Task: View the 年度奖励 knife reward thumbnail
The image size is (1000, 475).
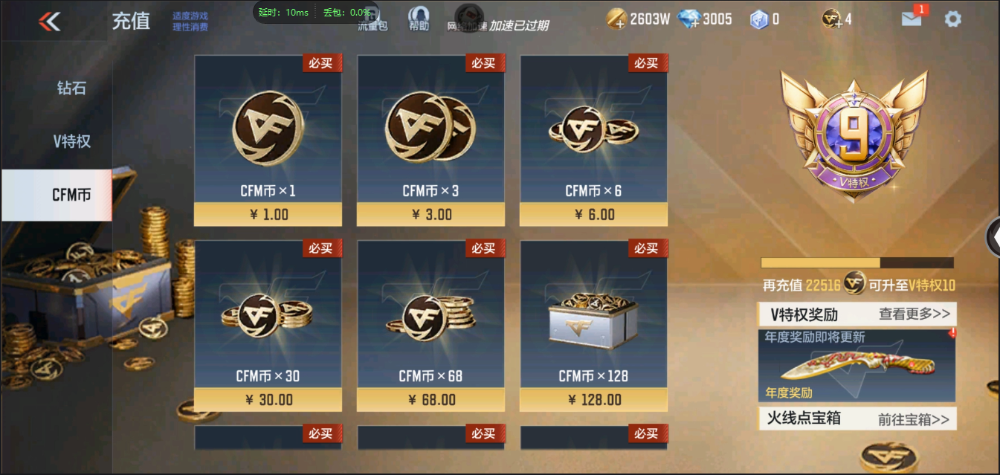Action: point(857,365)
